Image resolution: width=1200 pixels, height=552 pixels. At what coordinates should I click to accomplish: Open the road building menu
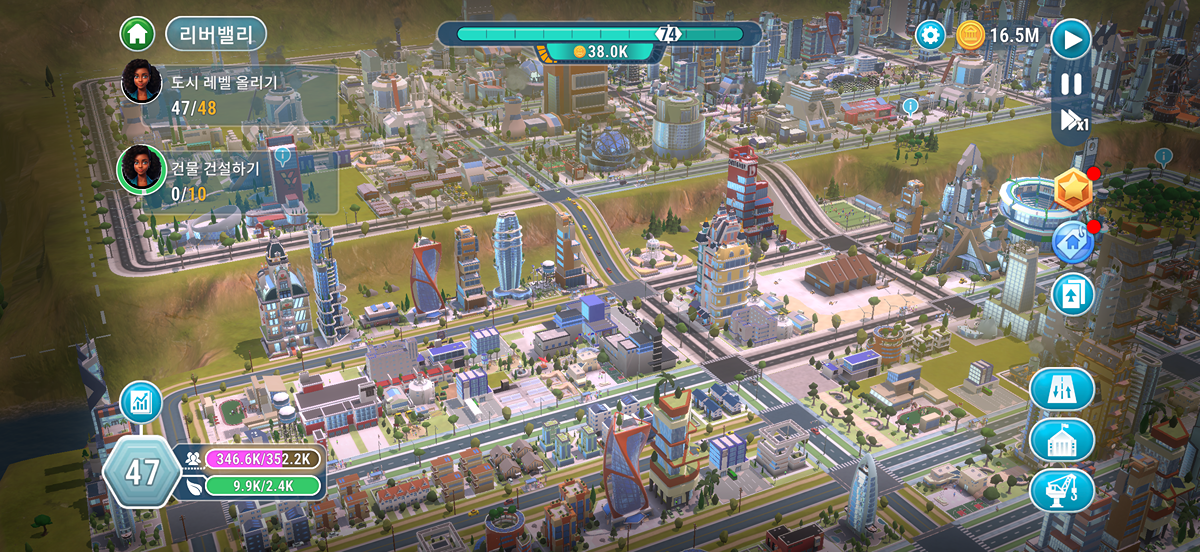[x=1062, y=389]
